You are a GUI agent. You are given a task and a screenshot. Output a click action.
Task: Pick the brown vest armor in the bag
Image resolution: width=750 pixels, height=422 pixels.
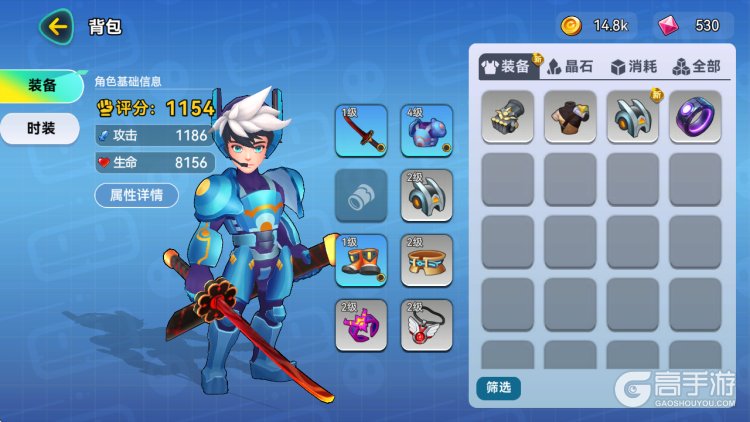click(570, 117)
